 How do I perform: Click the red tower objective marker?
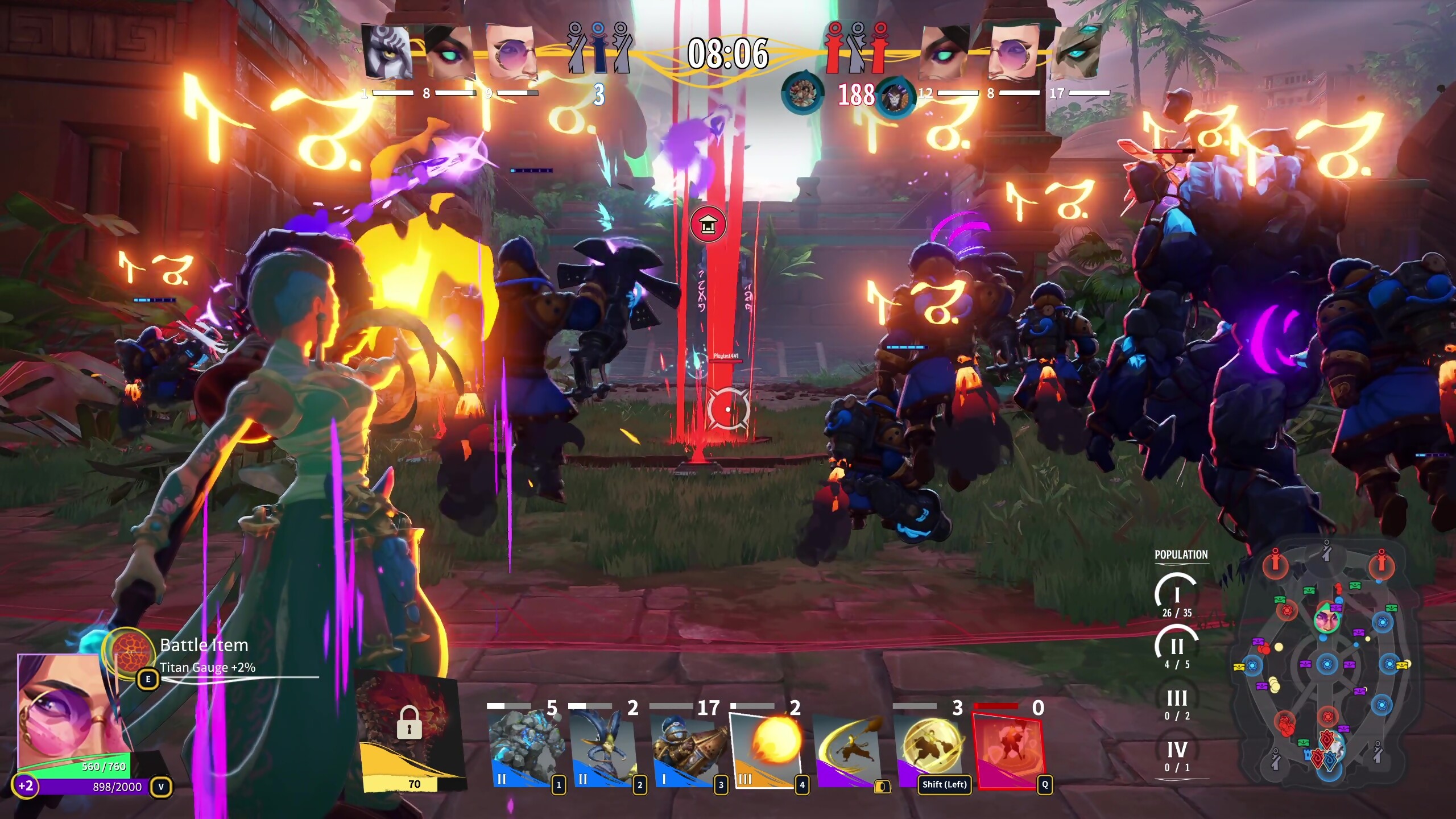(708, 224)
